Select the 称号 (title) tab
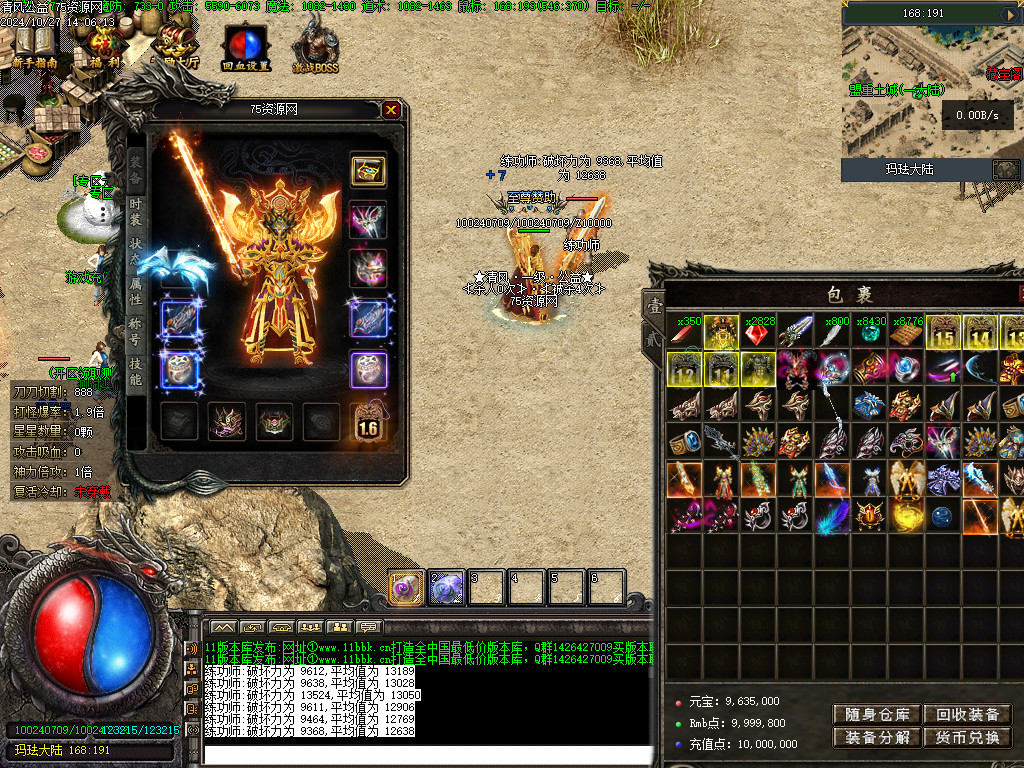Image resolution: width=1024 pixels, height=768 pixels. (136, 332)
